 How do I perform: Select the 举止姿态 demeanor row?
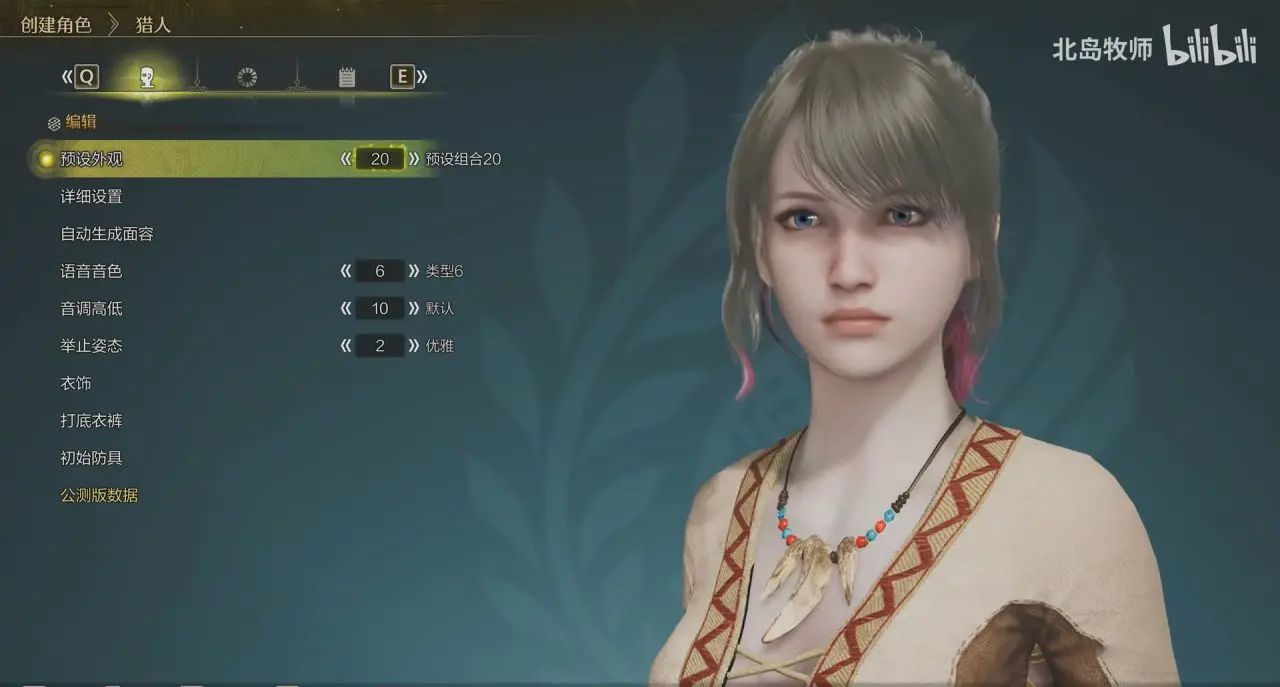(91, 346)
